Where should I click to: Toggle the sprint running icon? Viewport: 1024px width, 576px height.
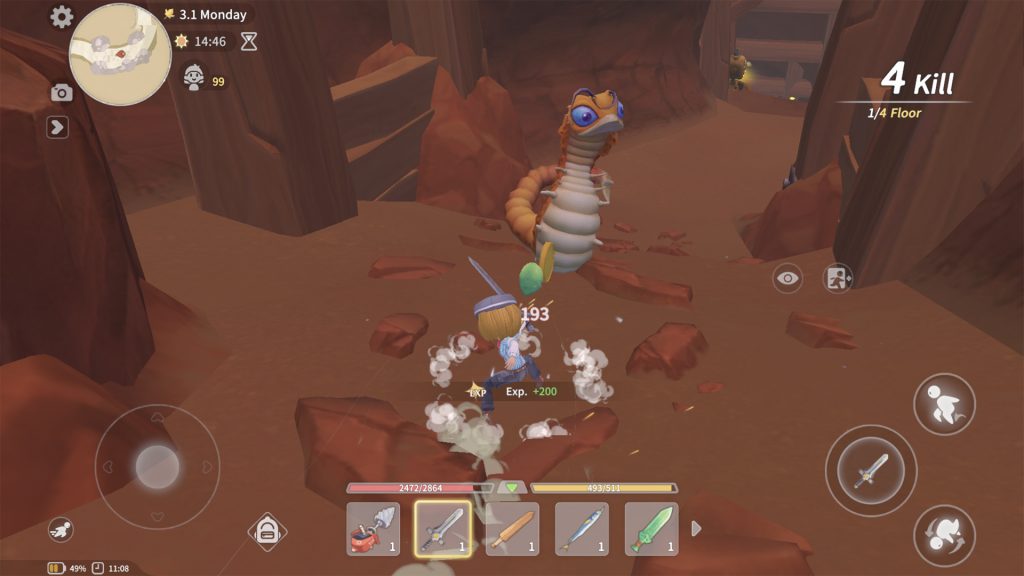point(61,530)
